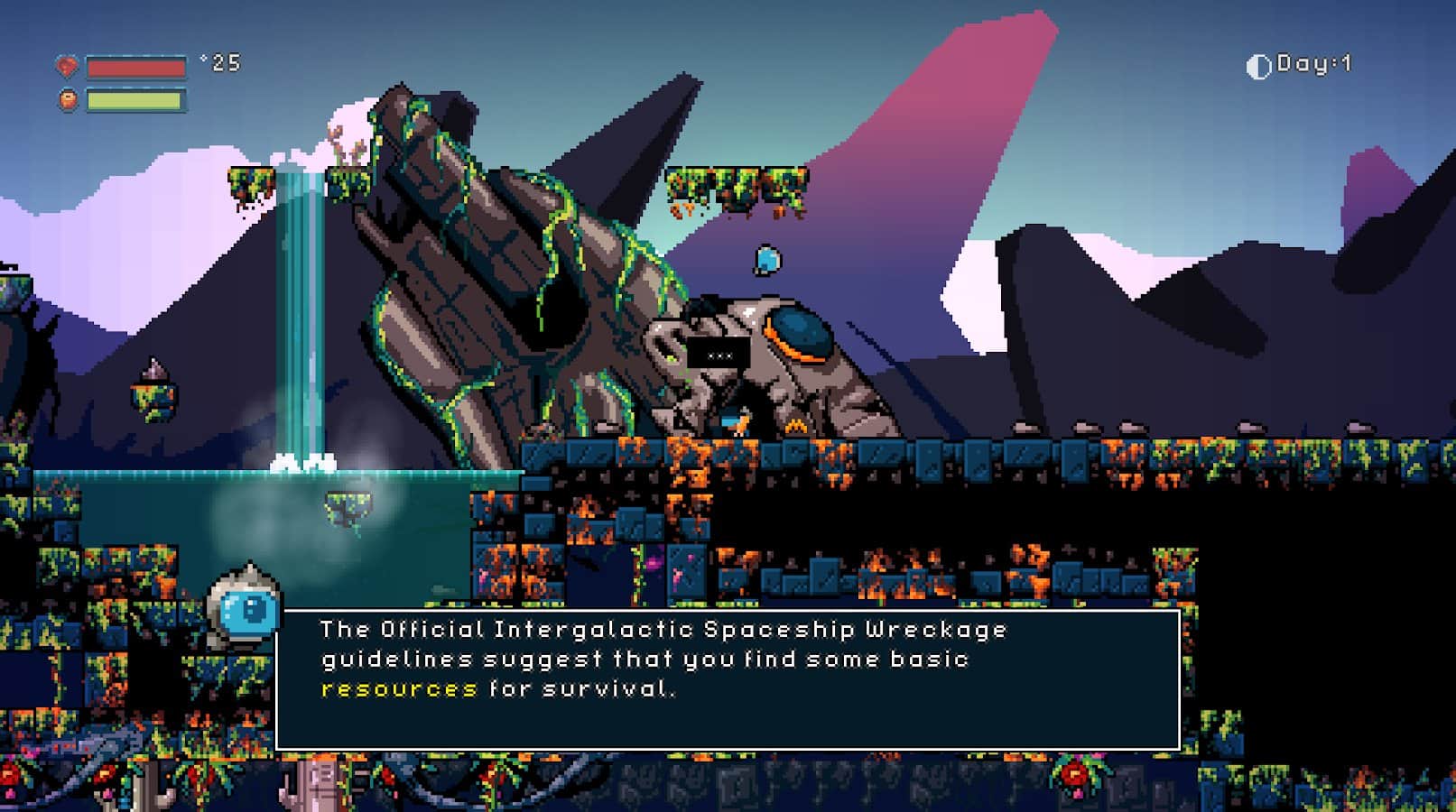Toggle the health bar display
The width and height of the screenshot is (1456, 812).
coord(135,66)
